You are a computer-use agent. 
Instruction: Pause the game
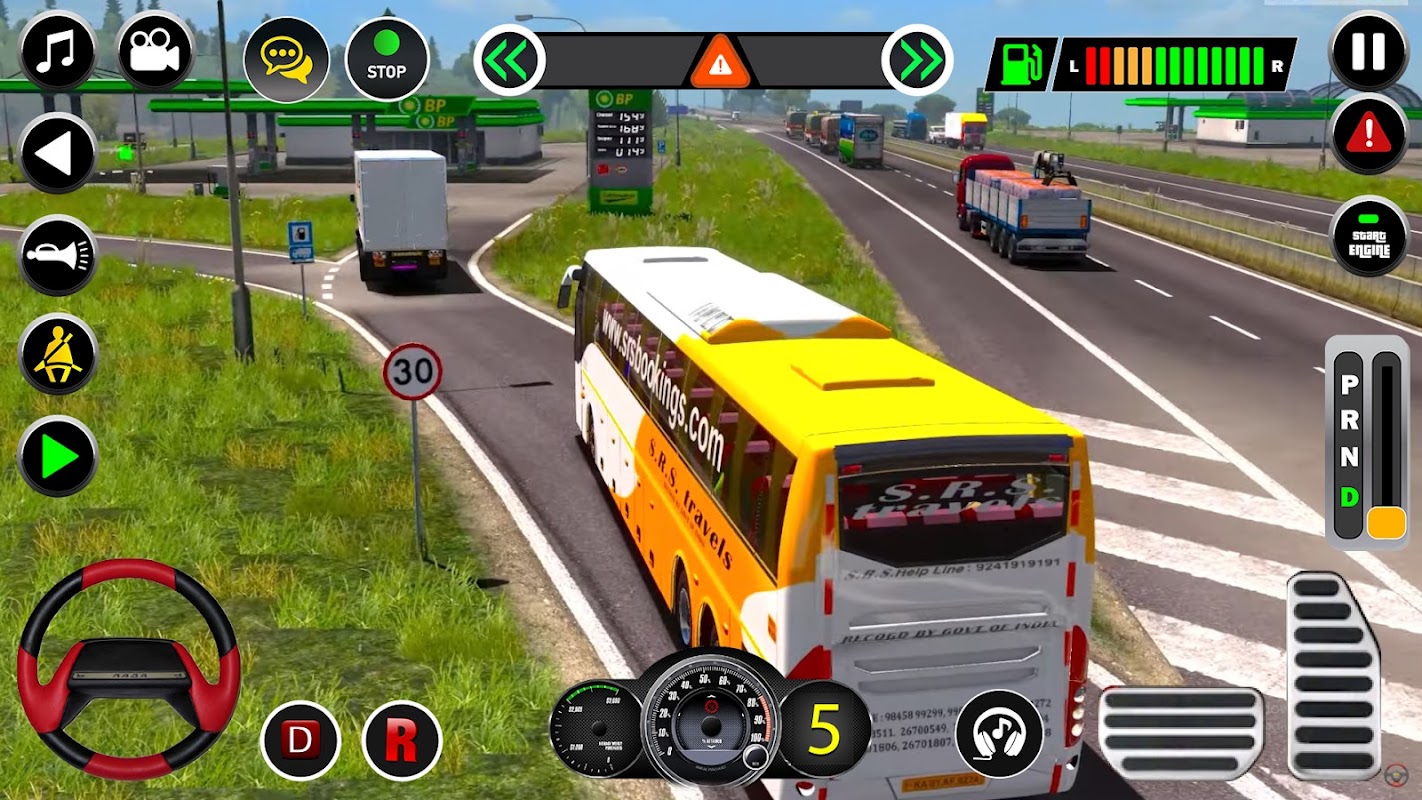tap(1369, 51)
